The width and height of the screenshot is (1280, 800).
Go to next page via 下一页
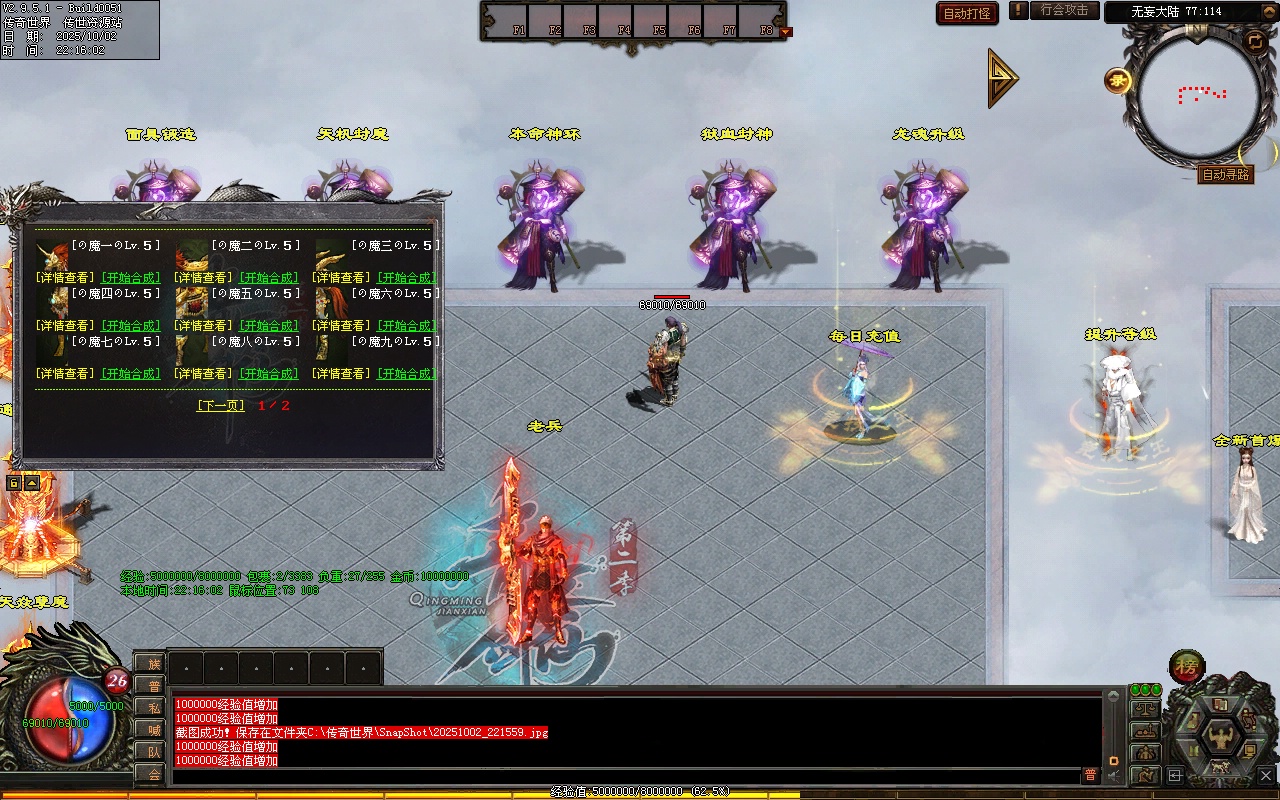[221, 406]
